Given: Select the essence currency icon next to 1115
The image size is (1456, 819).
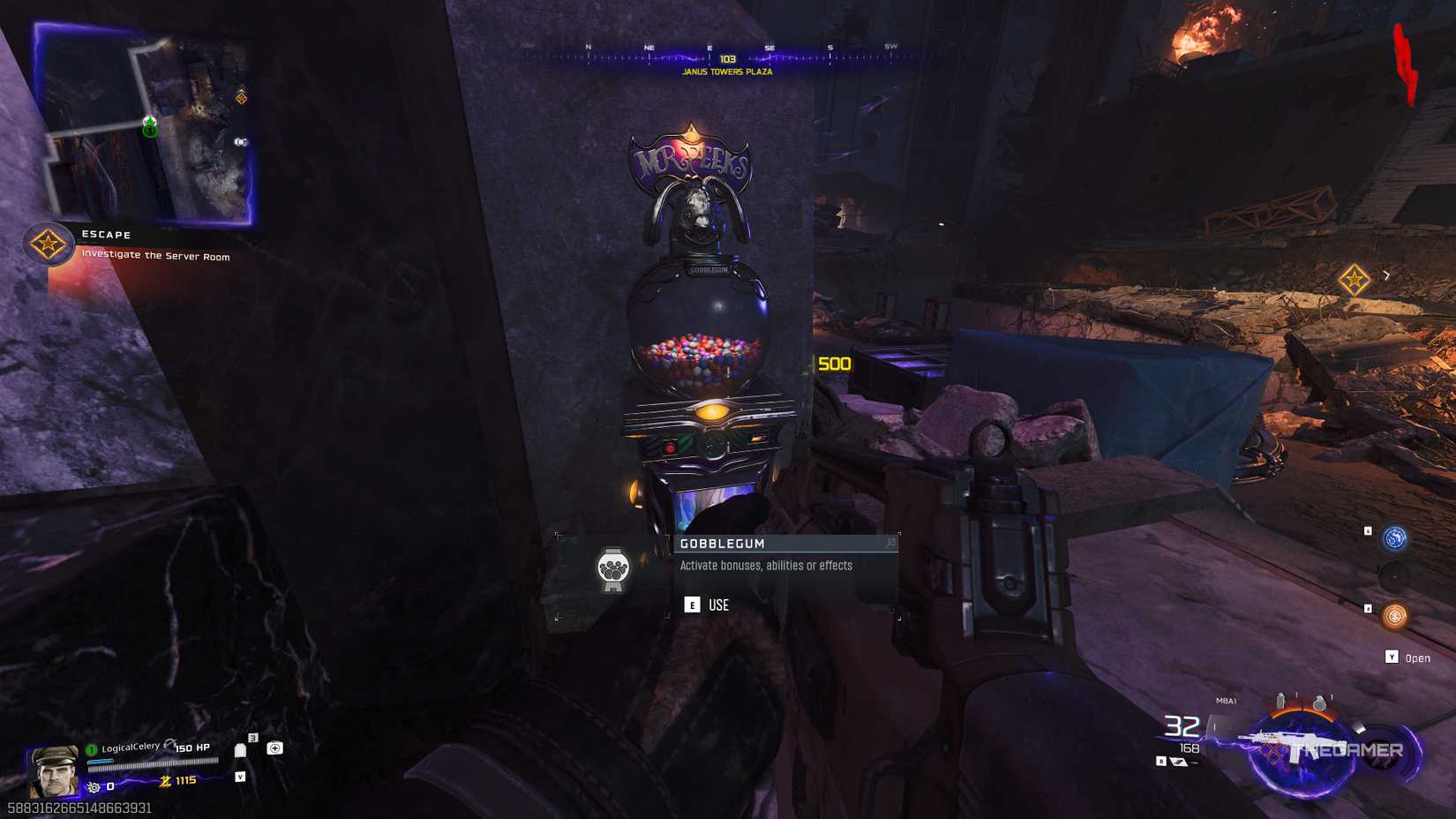Looking at the screenshot, I should [166, 781].
